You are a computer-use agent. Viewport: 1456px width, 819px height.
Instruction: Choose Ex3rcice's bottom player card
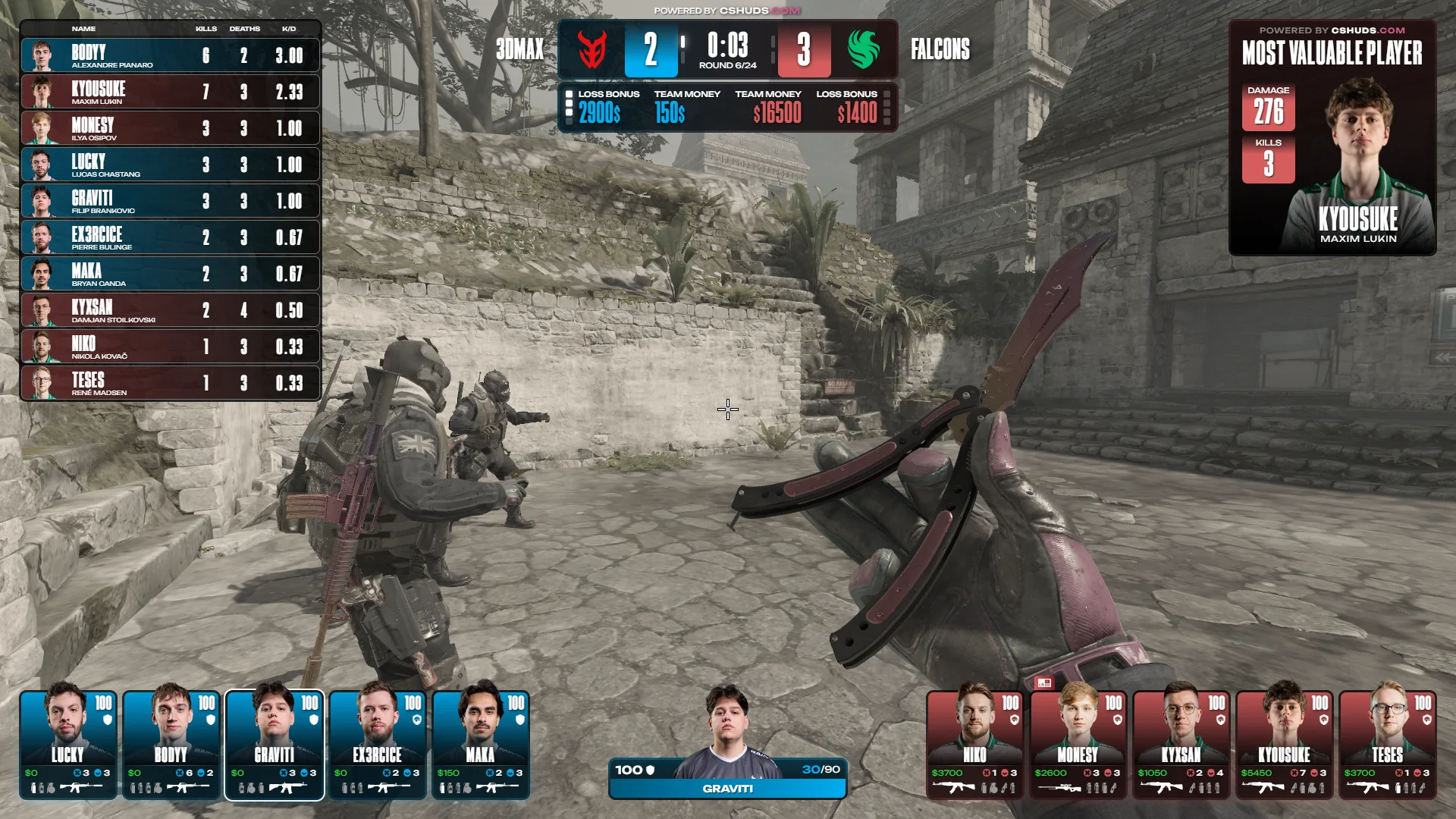[378, 745]
